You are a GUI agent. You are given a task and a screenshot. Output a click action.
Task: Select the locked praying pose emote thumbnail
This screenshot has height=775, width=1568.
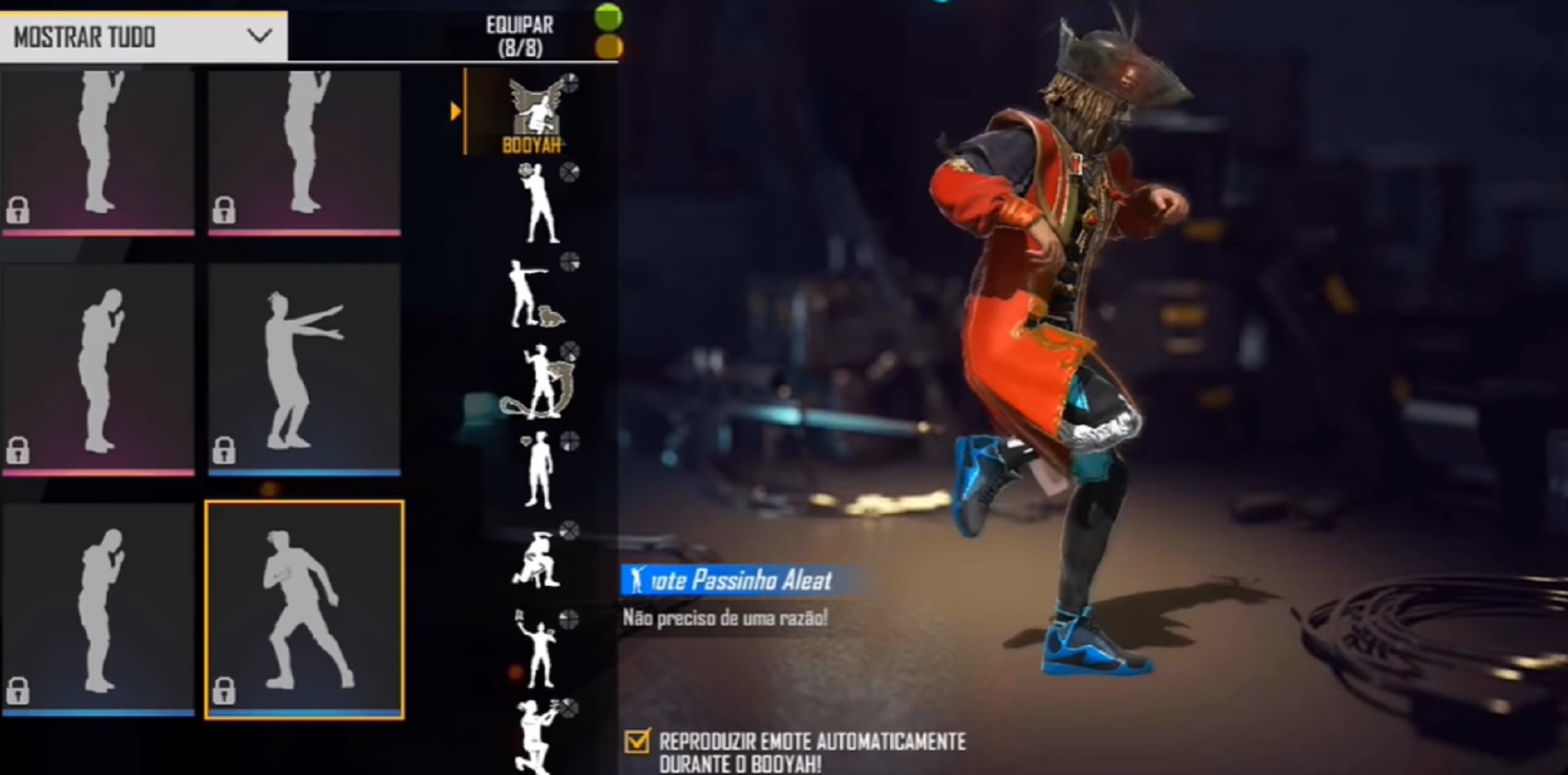100,360
